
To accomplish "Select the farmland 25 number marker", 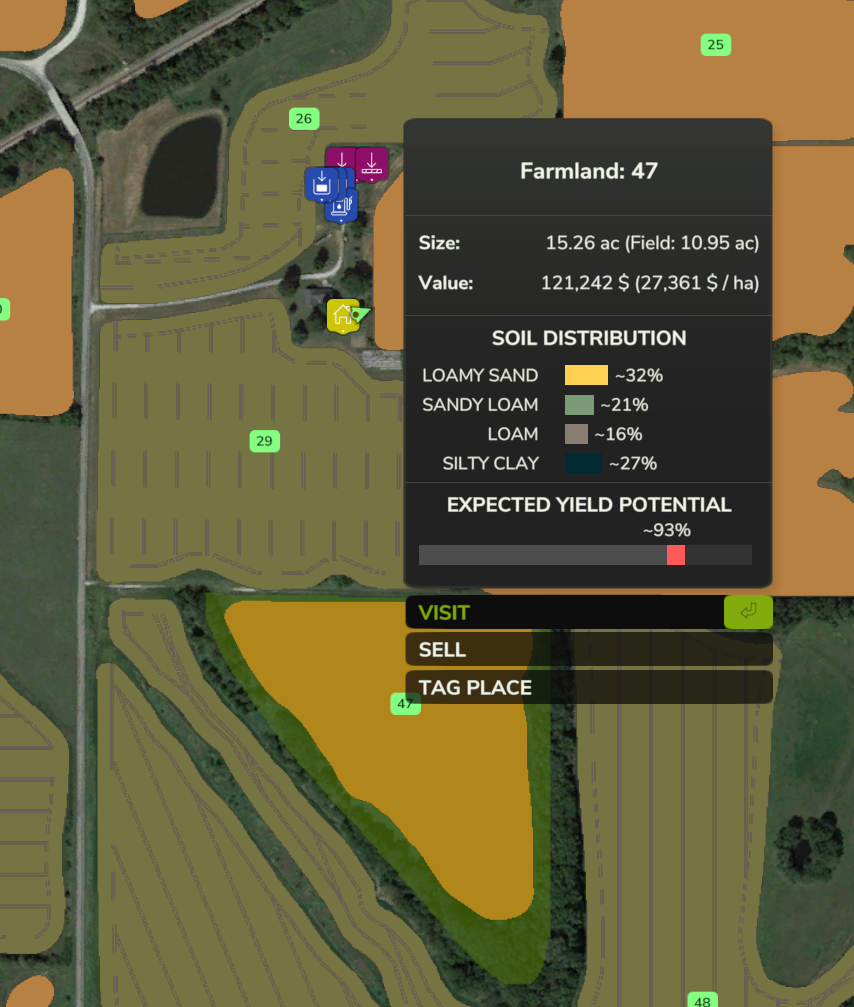I will (715, 44).
